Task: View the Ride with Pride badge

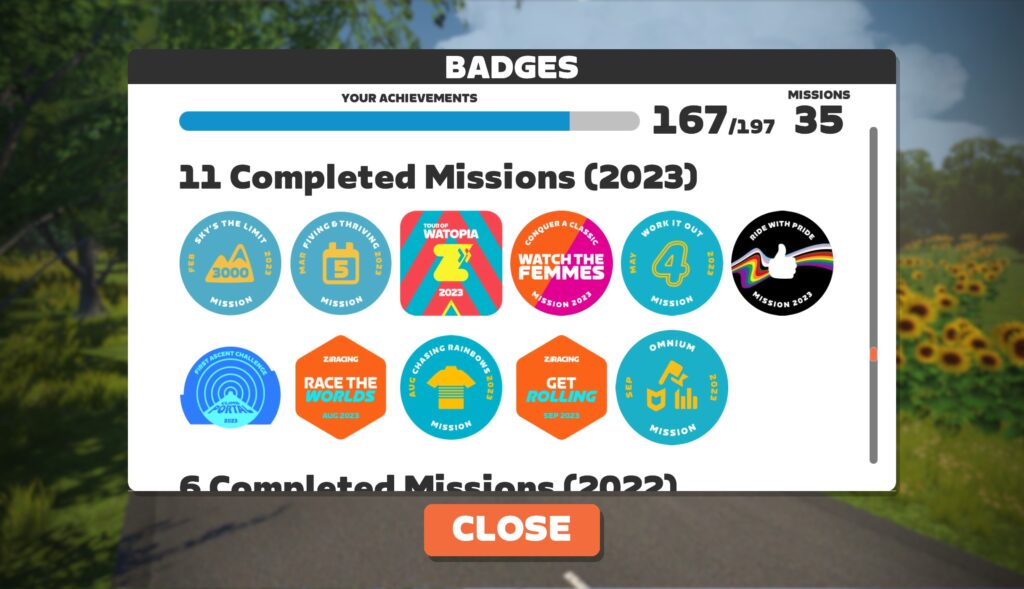Action: (x=783, y=263)
